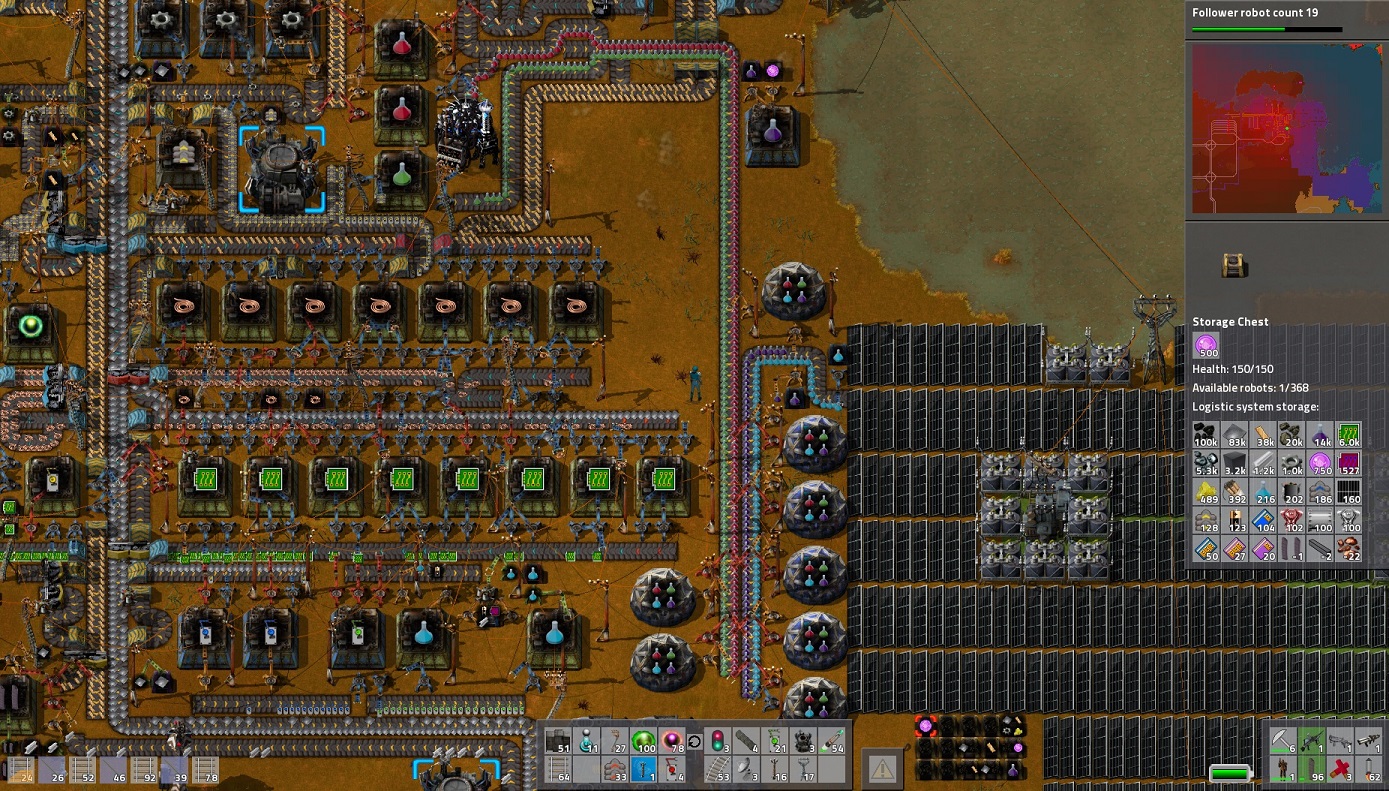
Task: Select the stone wall stack of 51
Action: click(558, 741)
